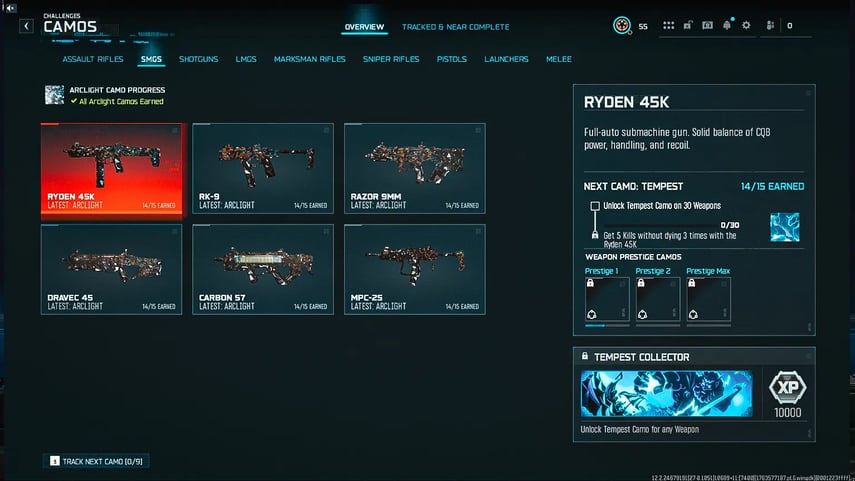Select the Ryden 45K weapon tile
The height and width of the screenshot is (481, 855).
pyautogui.click(x=112, y=168)
